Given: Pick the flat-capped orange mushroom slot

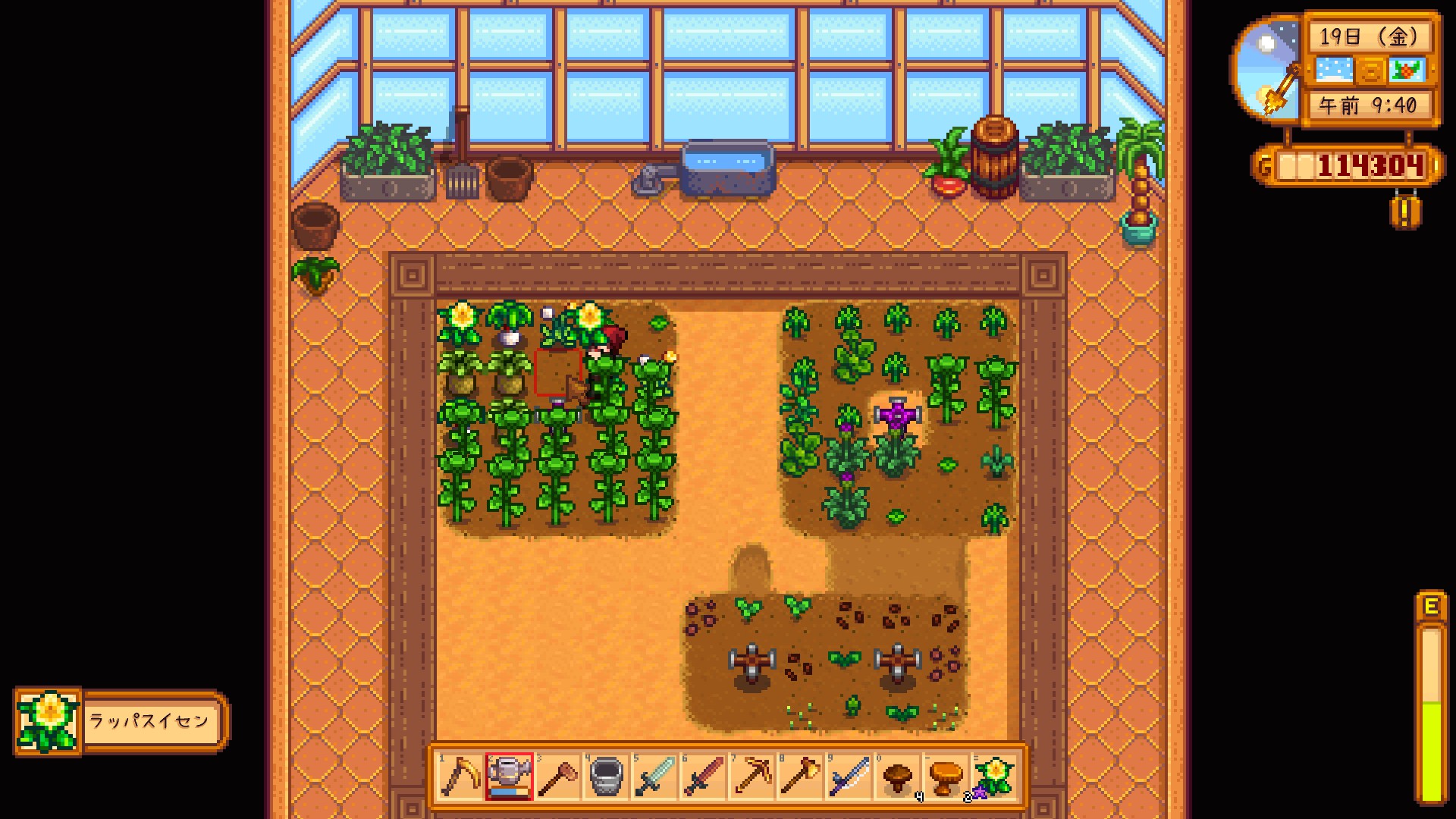Looking at the screenshot, I should (946, 777).
